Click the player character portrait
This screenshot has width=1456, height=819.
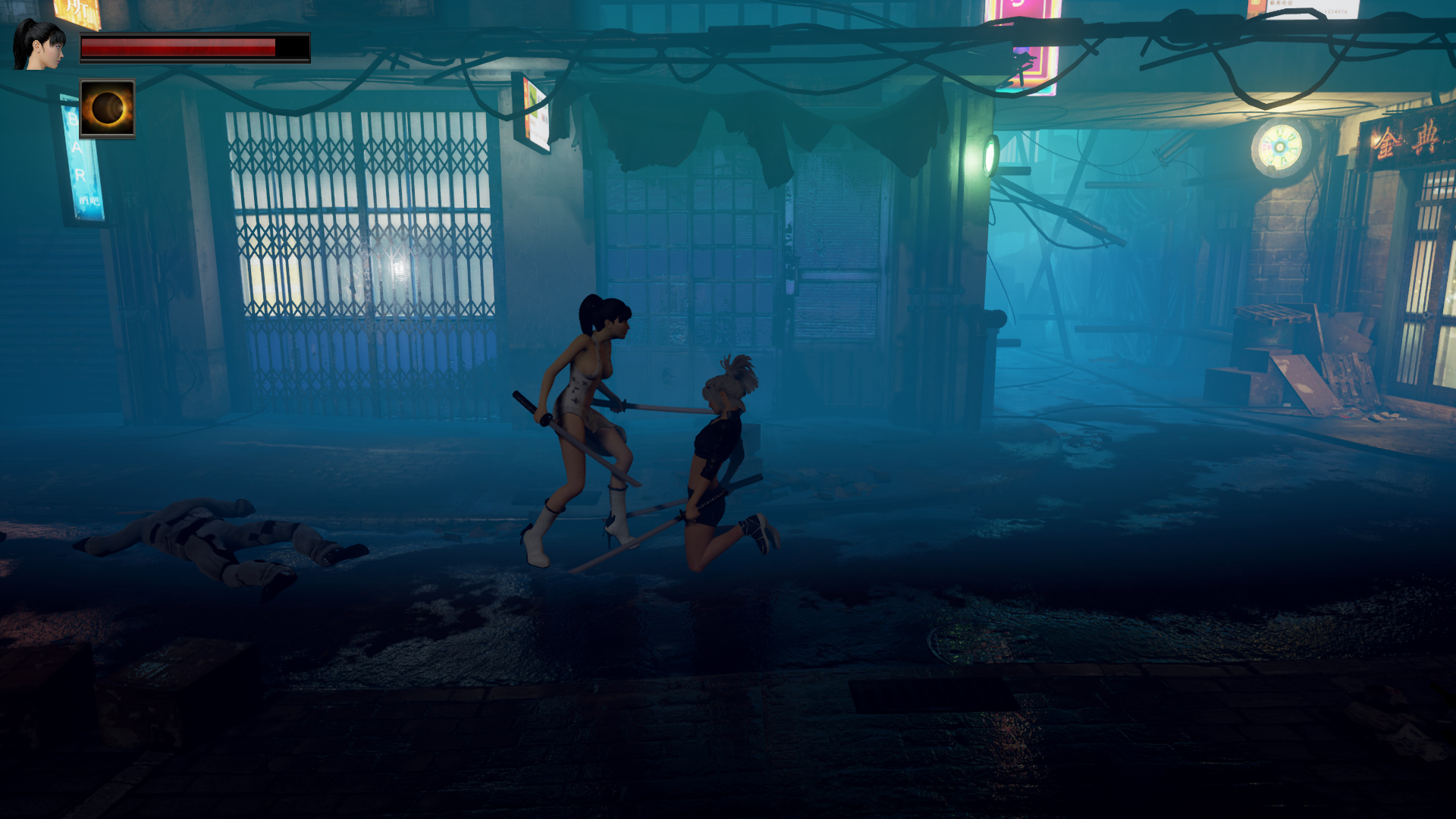click(39, 45)
